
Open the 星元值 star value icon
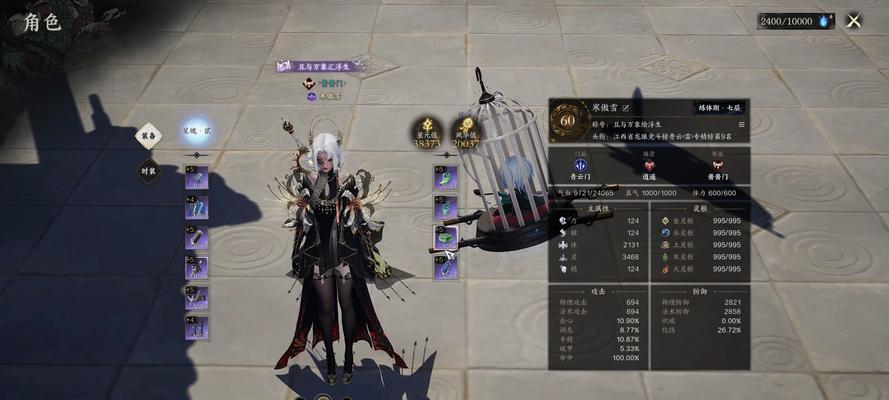[426, 126]
